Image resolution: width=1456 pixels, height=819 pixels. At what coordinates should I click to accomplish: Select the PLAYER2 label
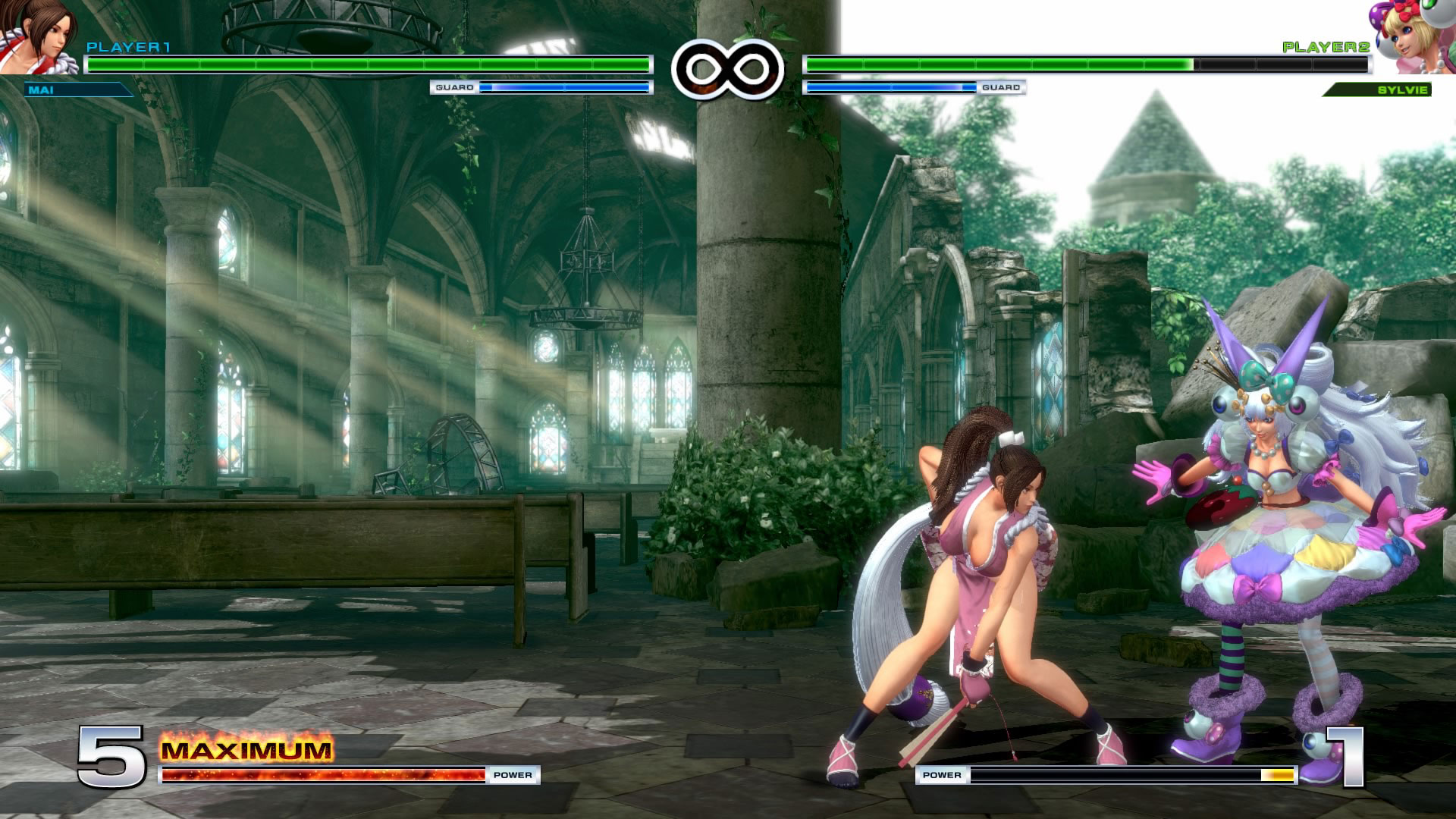[x=1327, y=47]
